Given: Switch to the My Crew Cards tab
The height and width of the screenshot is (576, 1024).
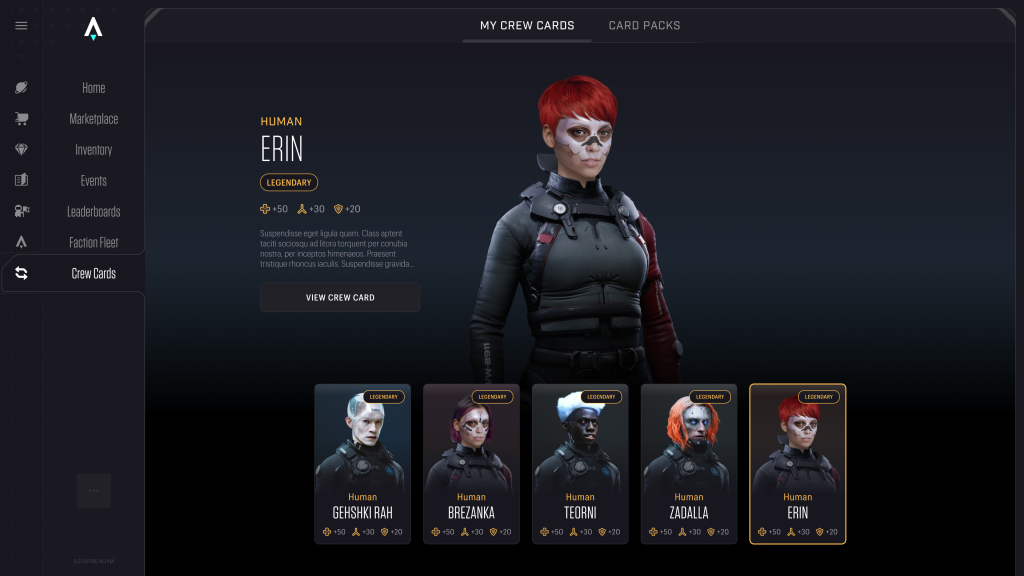Looking at the screenshot, I should (x=527, y=25).
